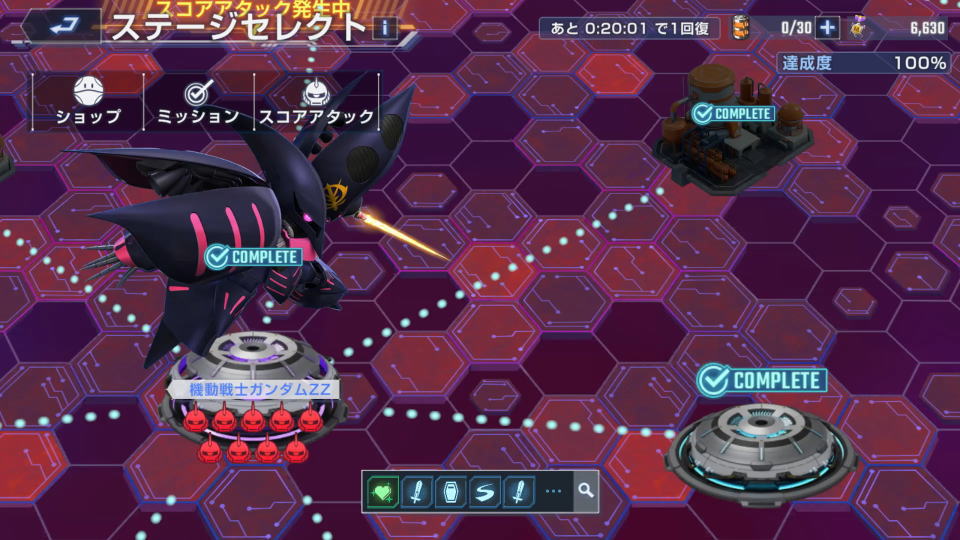960x540 pixels.
Task: Open search with the magnifying glass
Action: [x=585, y=491]
